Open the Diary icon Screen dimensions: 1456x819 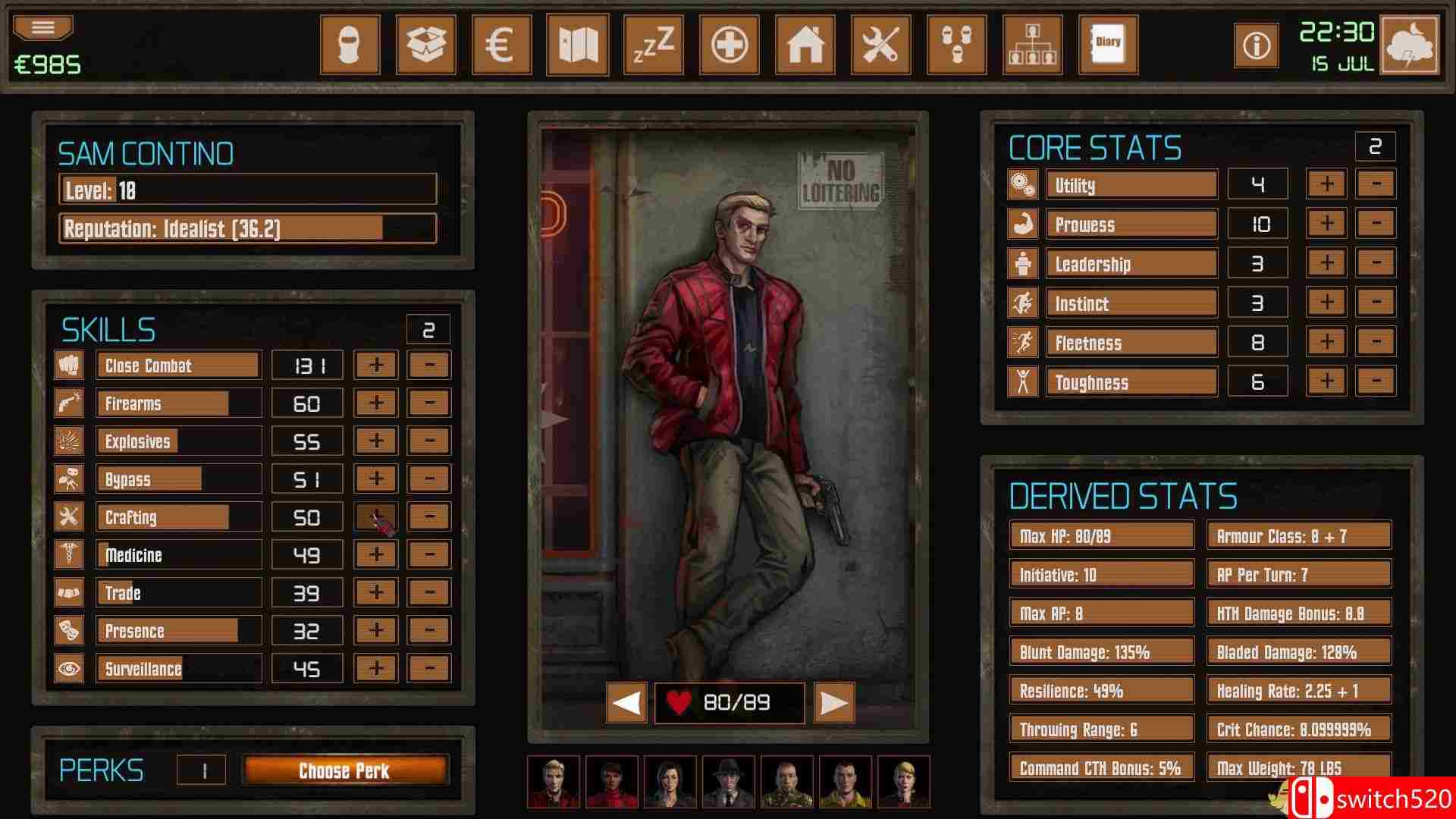click(1106, 44)
